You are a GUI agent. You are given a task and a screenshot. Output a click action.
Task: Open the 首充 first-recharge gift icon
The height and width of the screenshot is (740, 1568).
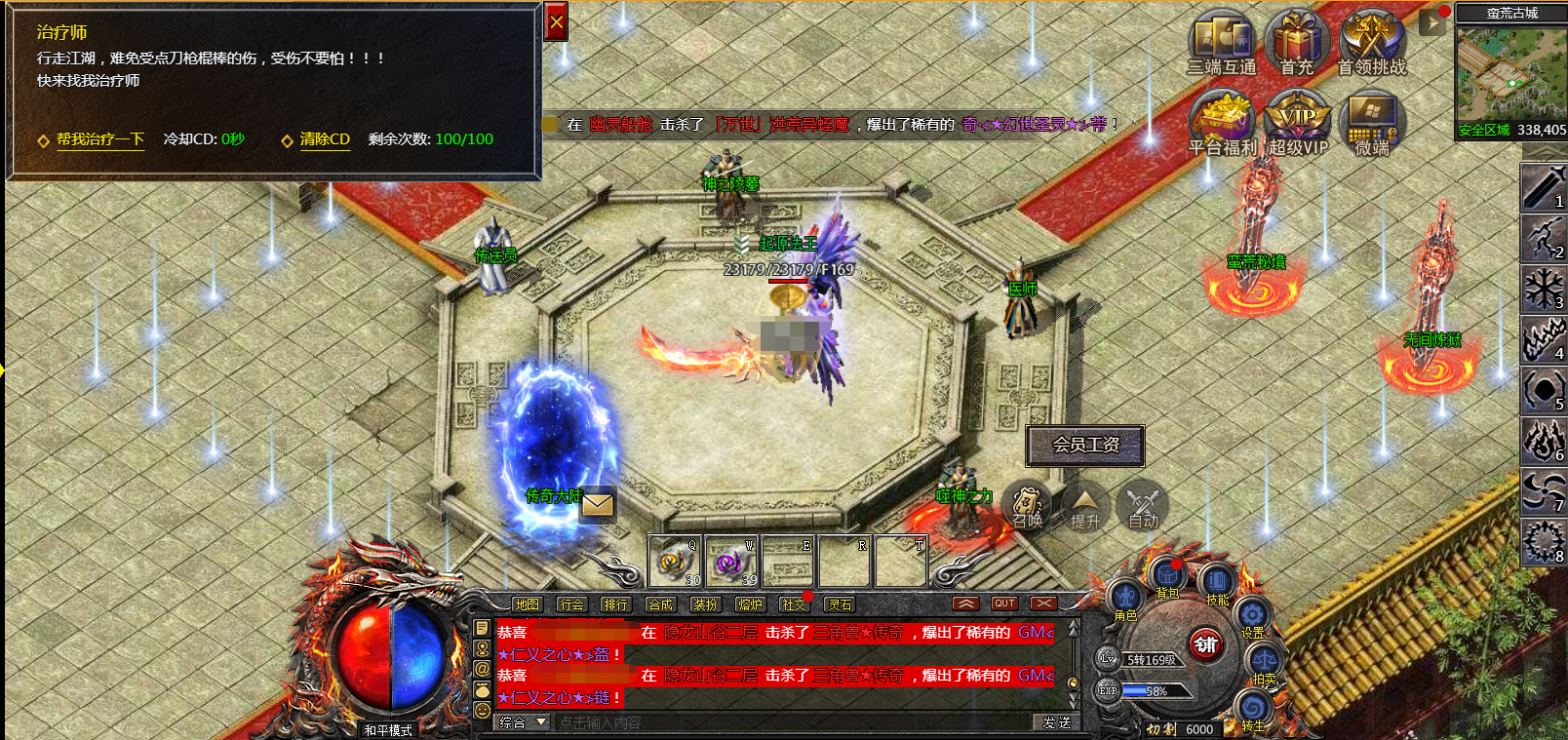(x=1297, y=41)
